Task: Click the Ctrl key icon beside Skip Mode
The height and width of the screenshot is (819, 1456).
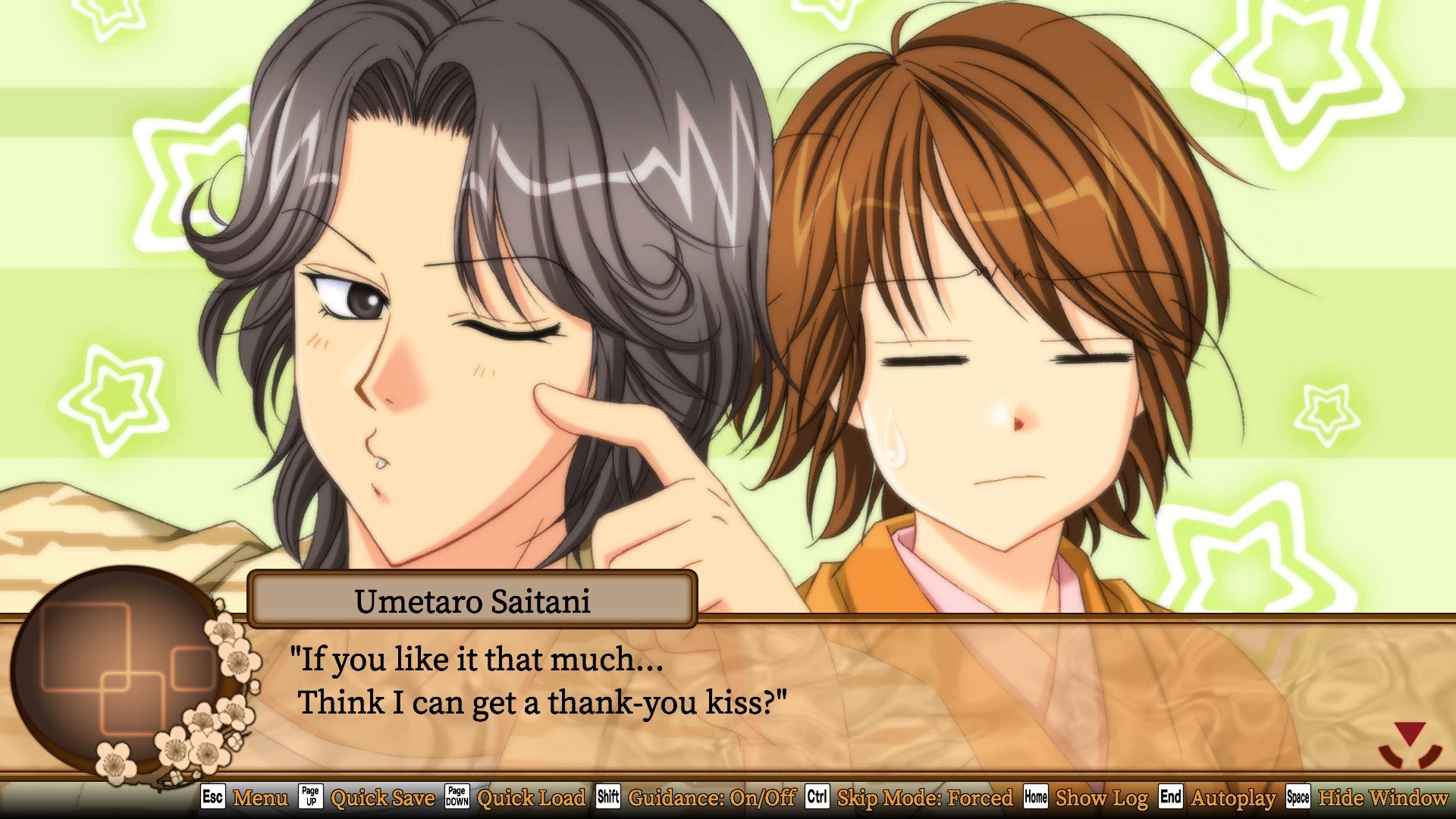Action: pyautogui.click(x=817, y=799)
